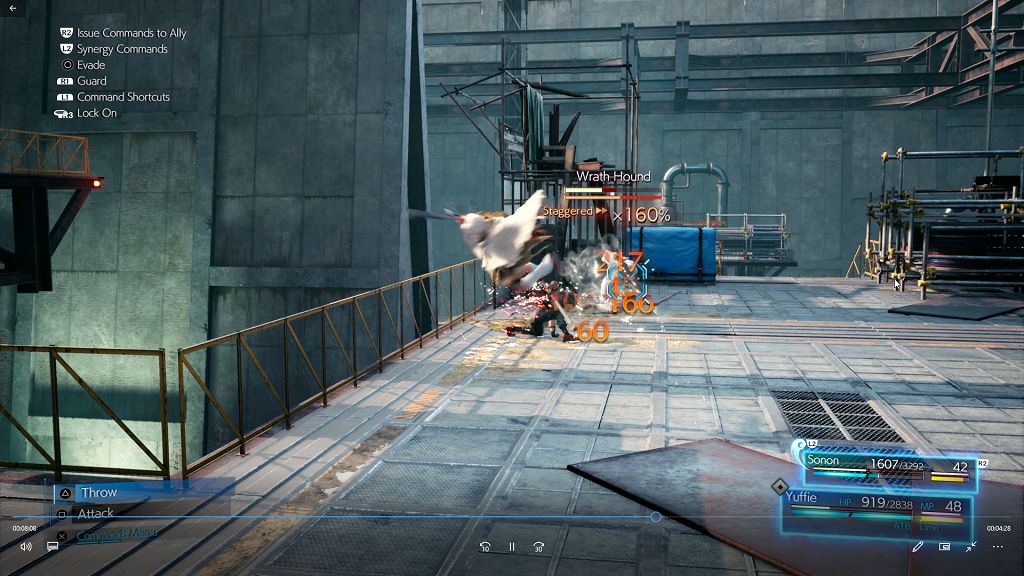The image size is (1024, 576).
Task: Select the Throw command
Action: tap(99, 492)
